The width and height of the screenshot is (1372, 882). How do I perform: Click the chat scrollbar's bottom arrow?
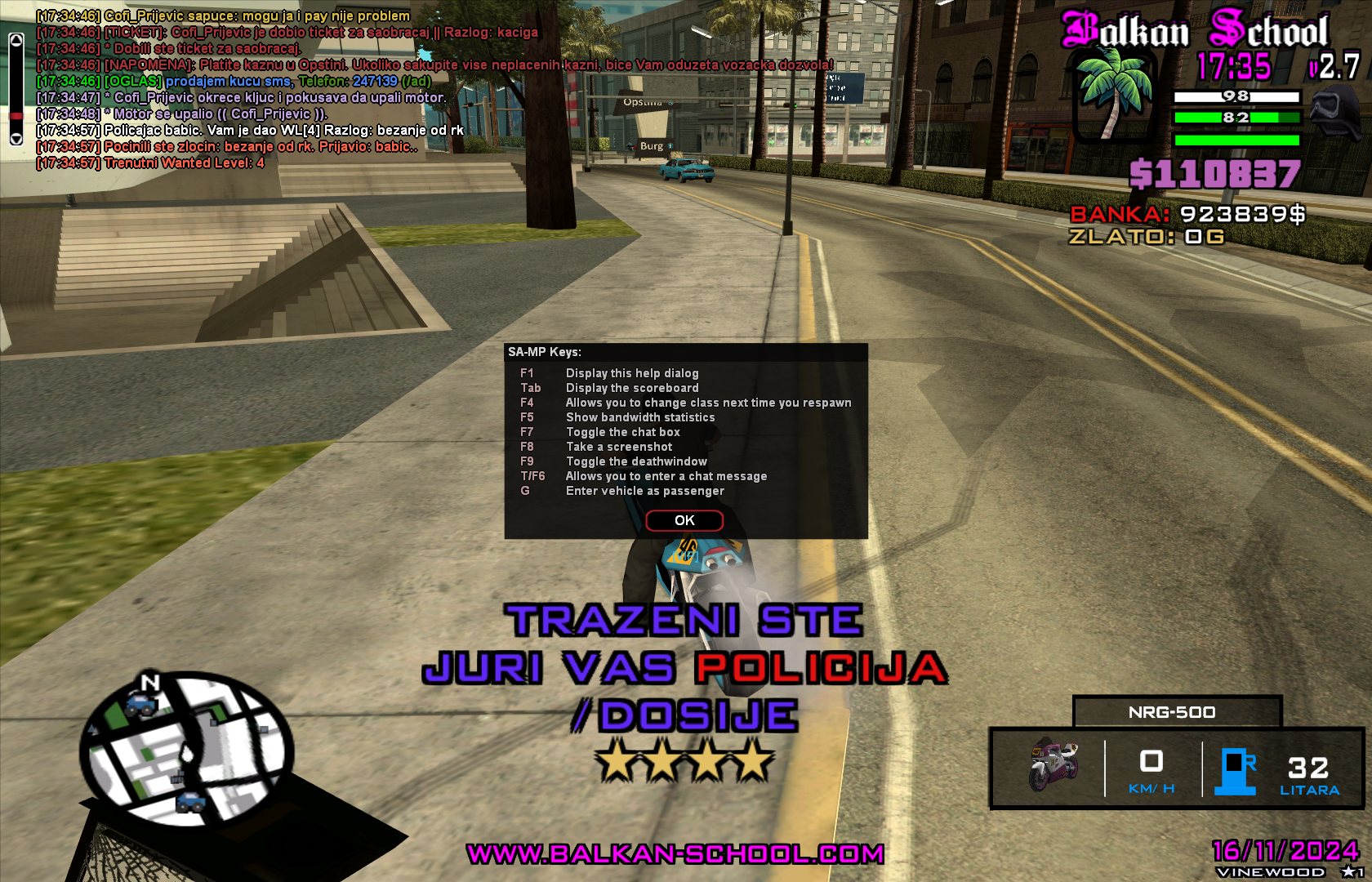(16, 139)
